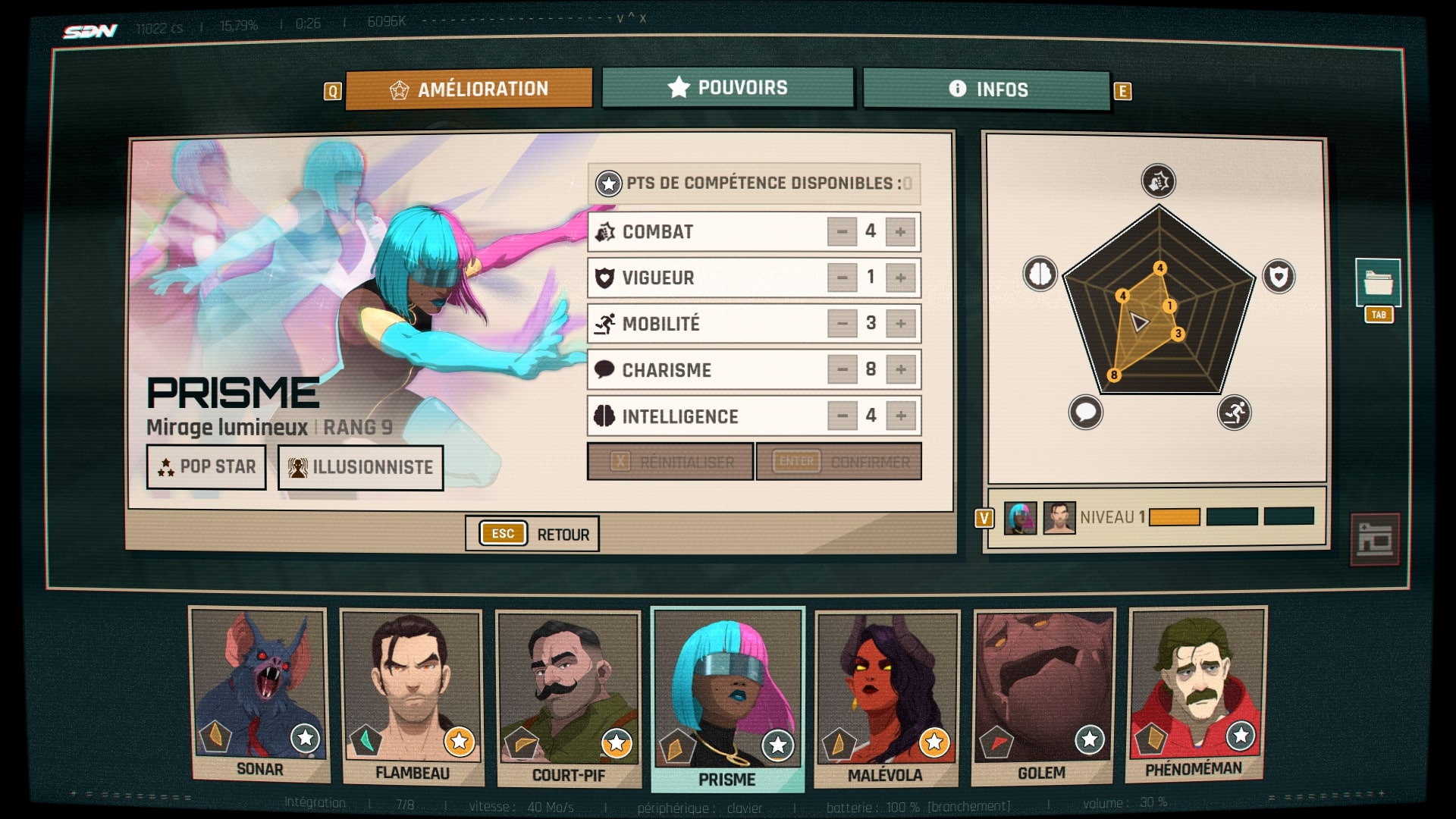Remove a point from Charisme
The image size is (1456, 819).
point(842,370)
